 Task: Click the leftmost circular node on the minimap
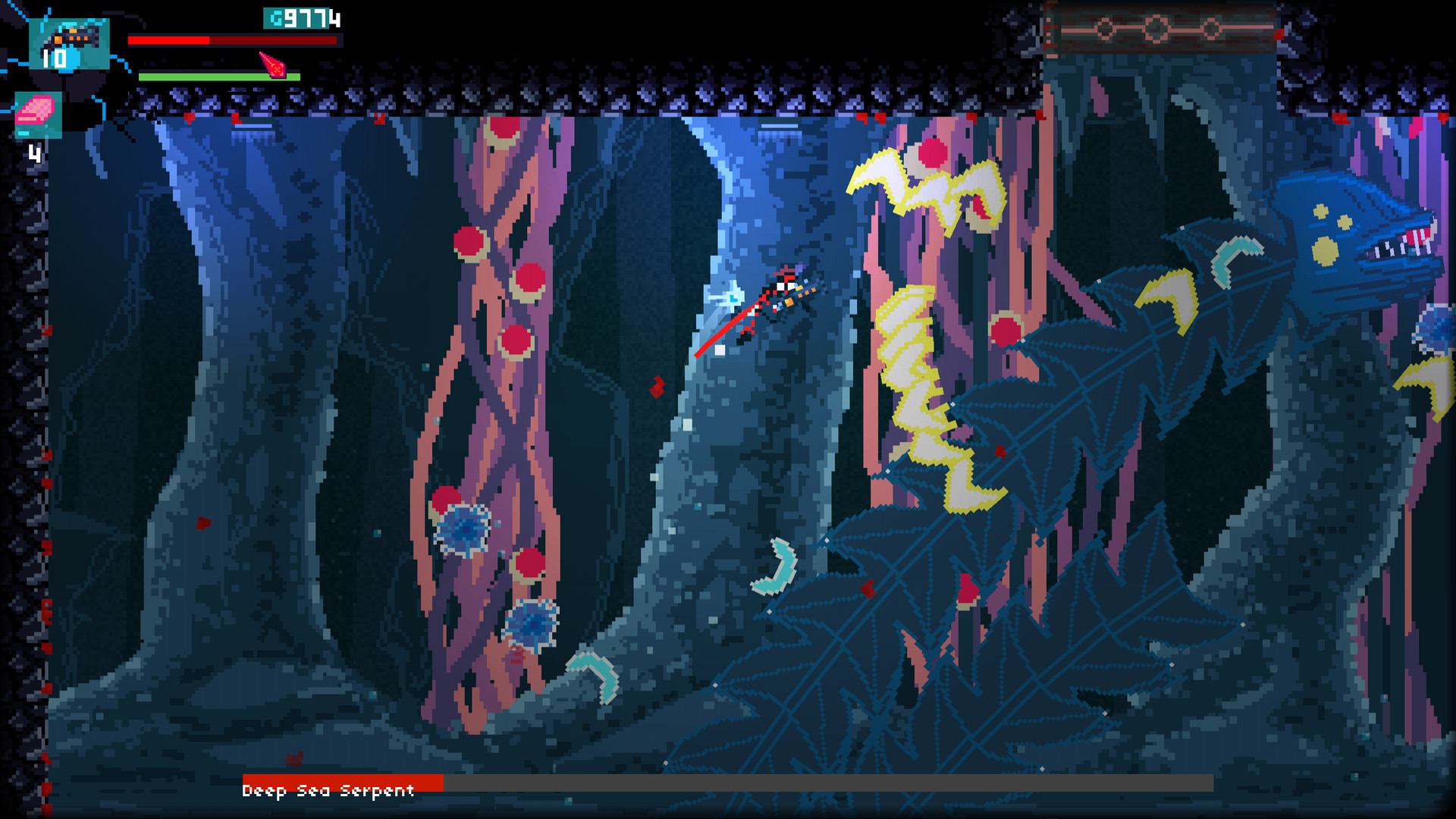pyautogui.click(x=1104, y=28)
